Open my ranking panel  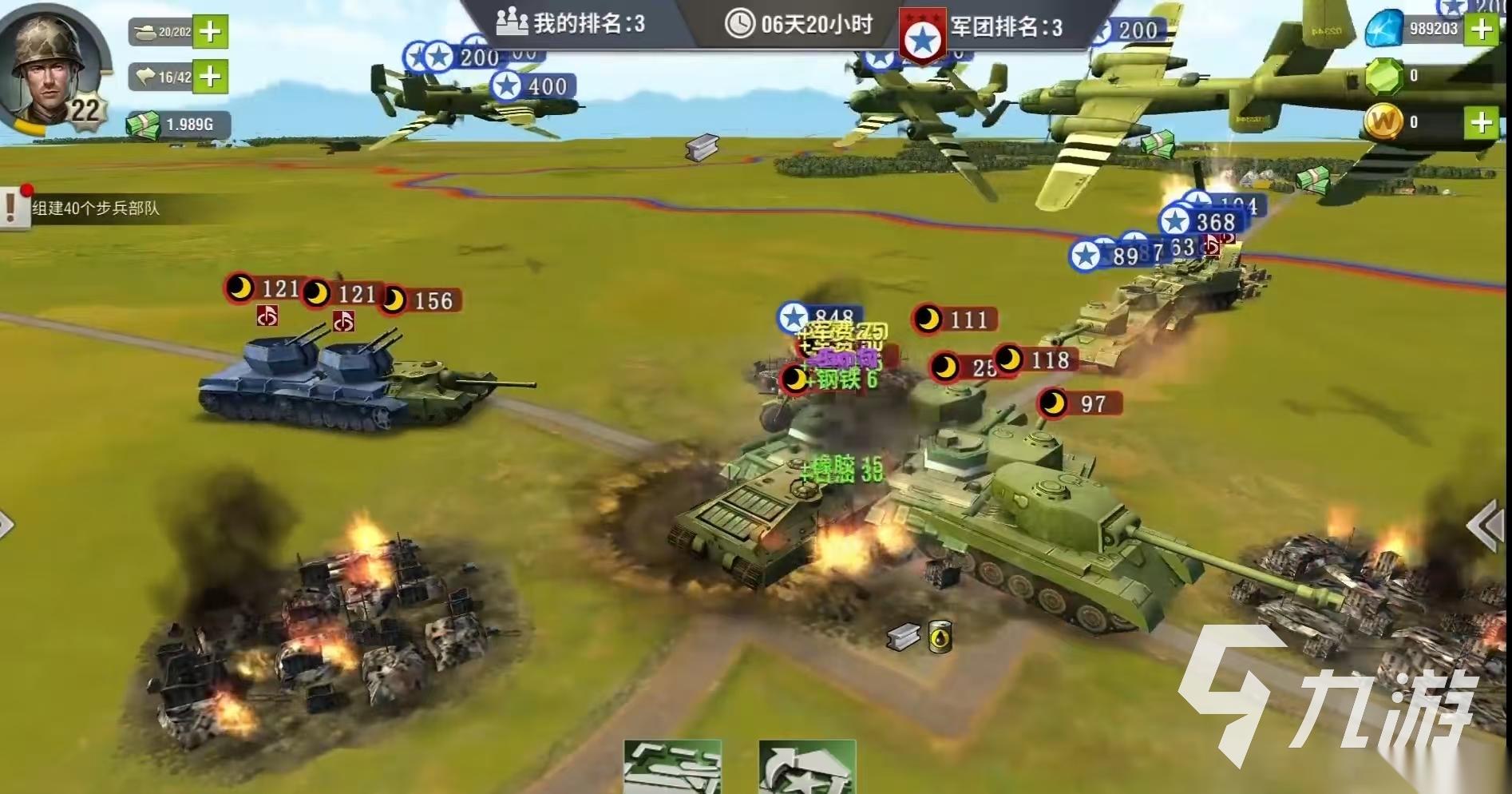[x=571, y=23]
